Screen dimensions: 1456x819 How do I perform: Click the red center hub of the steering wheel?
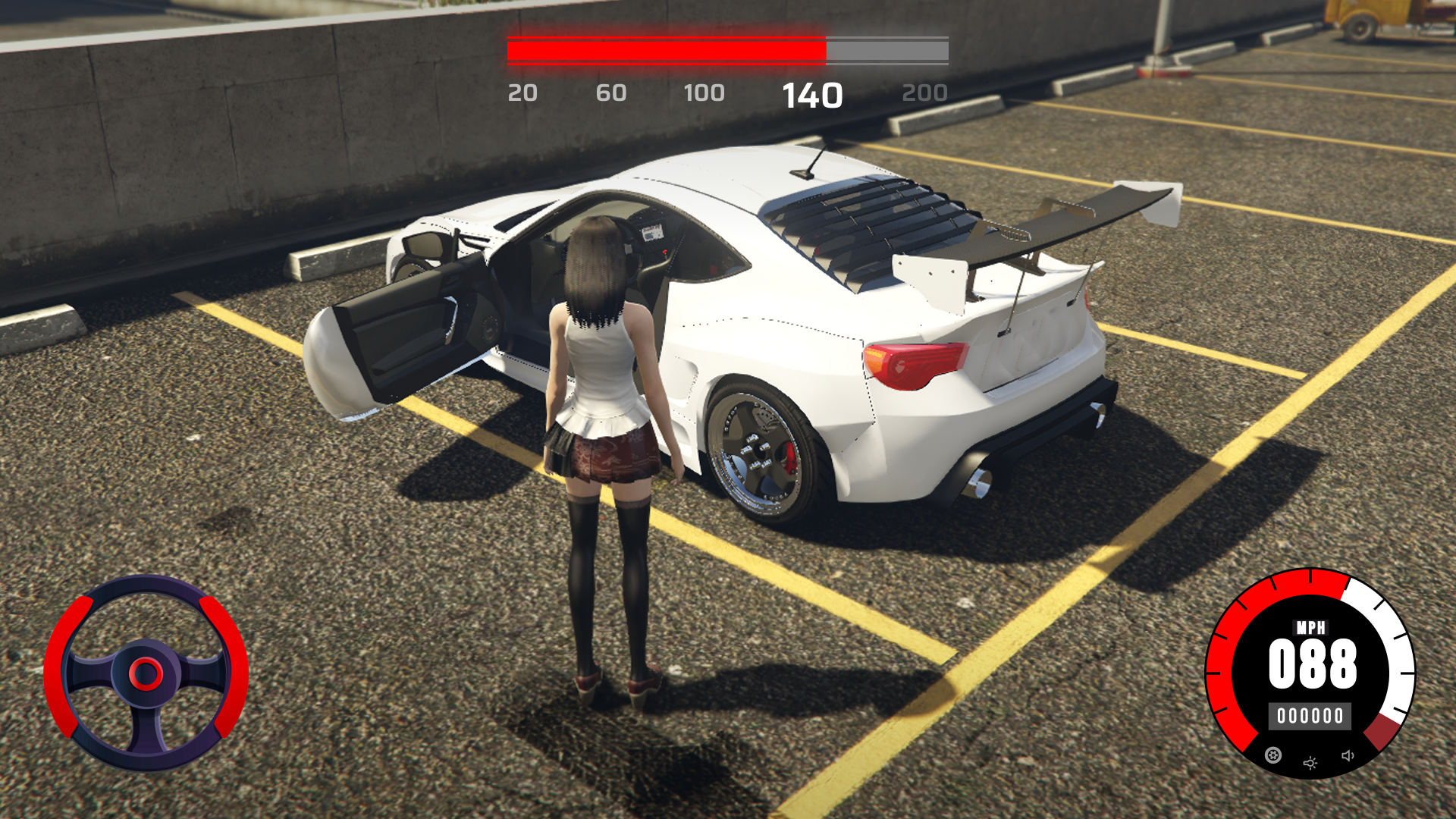point(146,674)
